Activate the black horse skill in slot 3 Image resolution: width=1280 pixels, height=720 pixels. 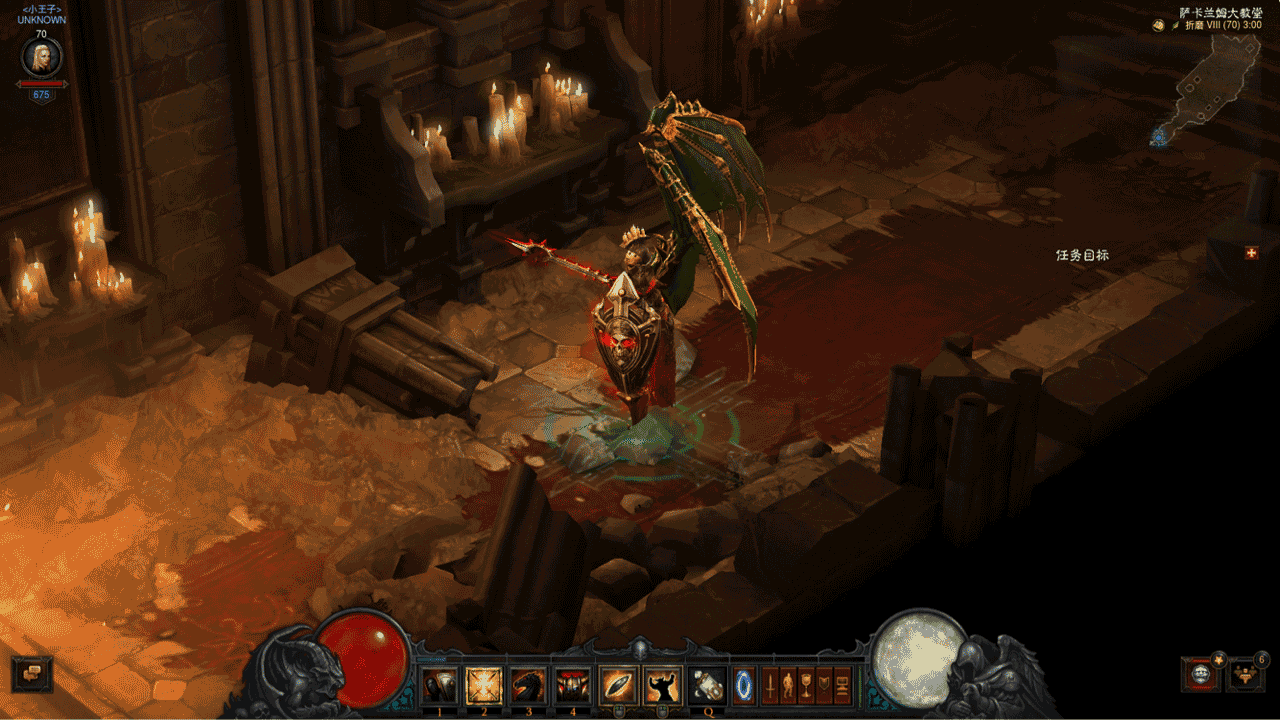click(529, 686)
